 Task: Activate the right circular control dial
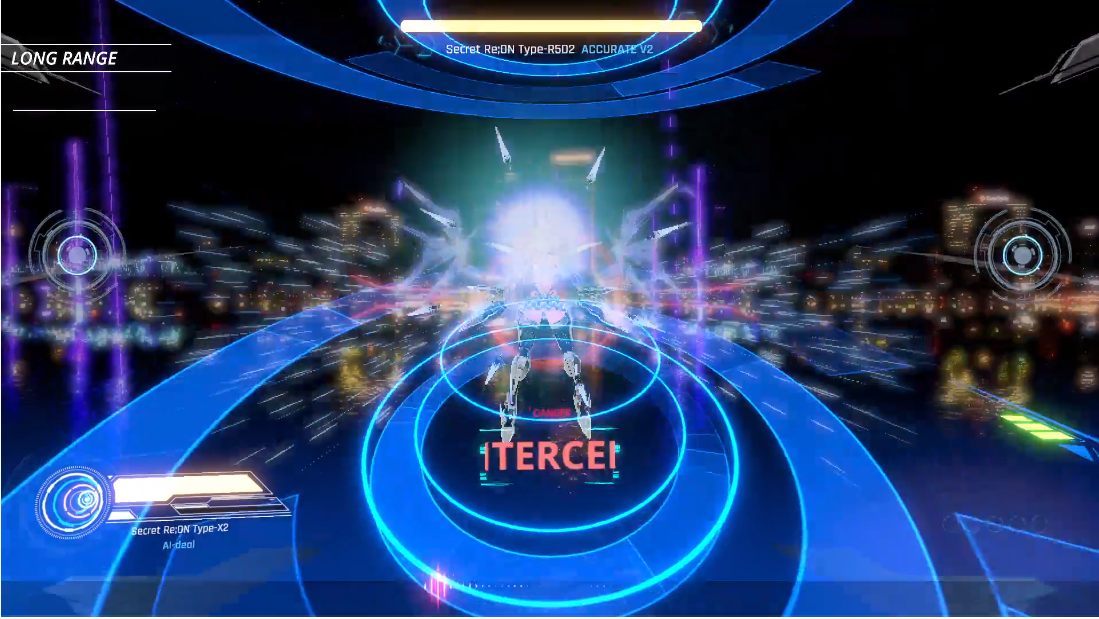1022,250
